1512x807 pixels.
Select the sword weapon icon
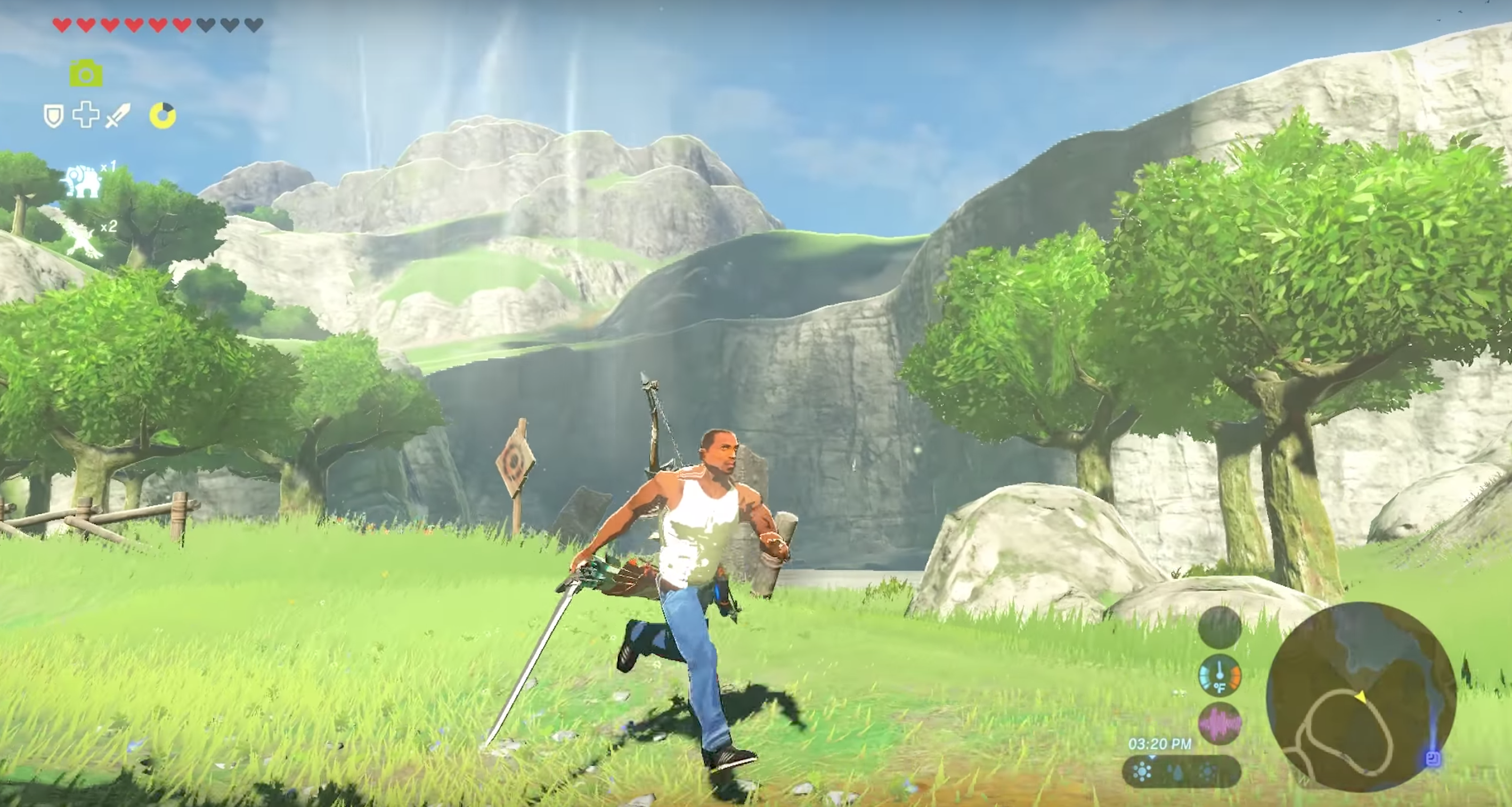[117, 115]
